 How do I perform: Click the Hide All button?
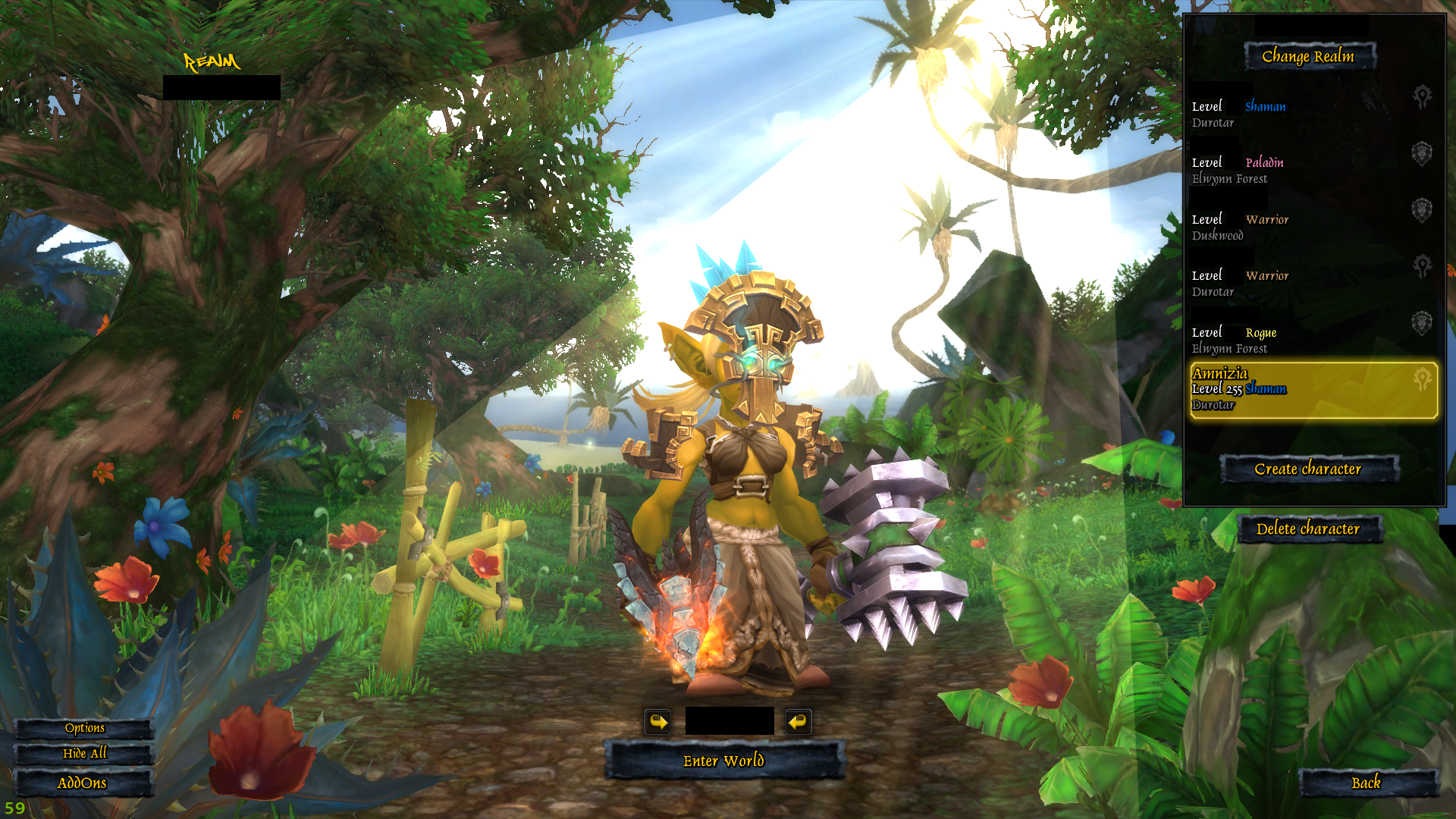84,753
